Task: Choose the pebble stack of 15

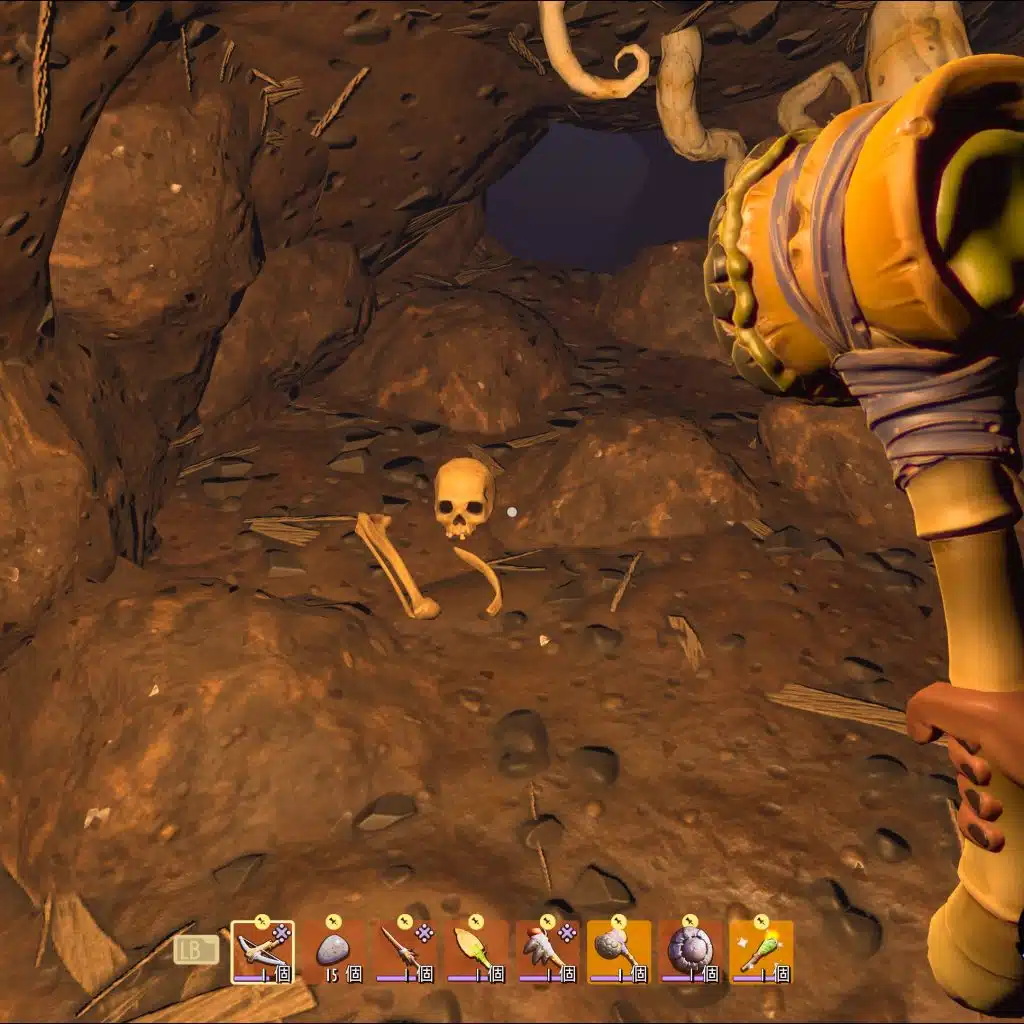Action: click(333, 951)
